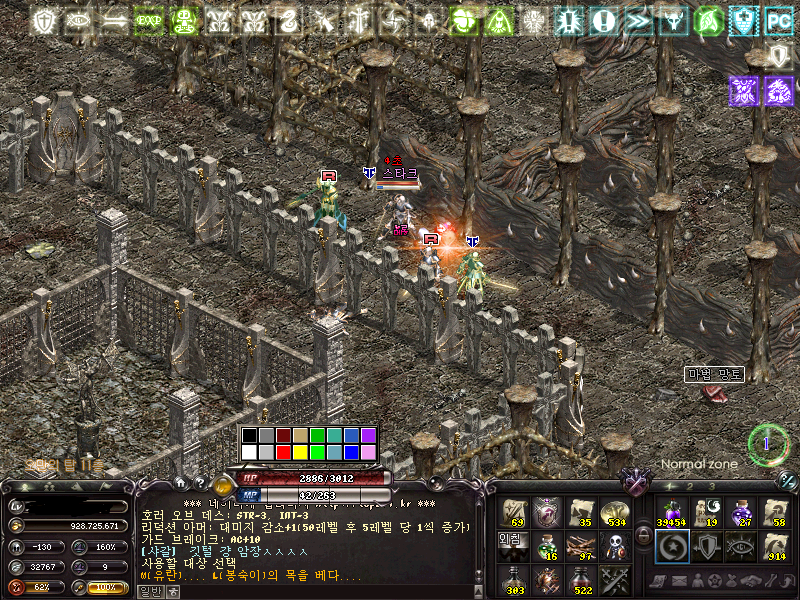
Task: Pick the yellow color swatch
Action: 301,452
